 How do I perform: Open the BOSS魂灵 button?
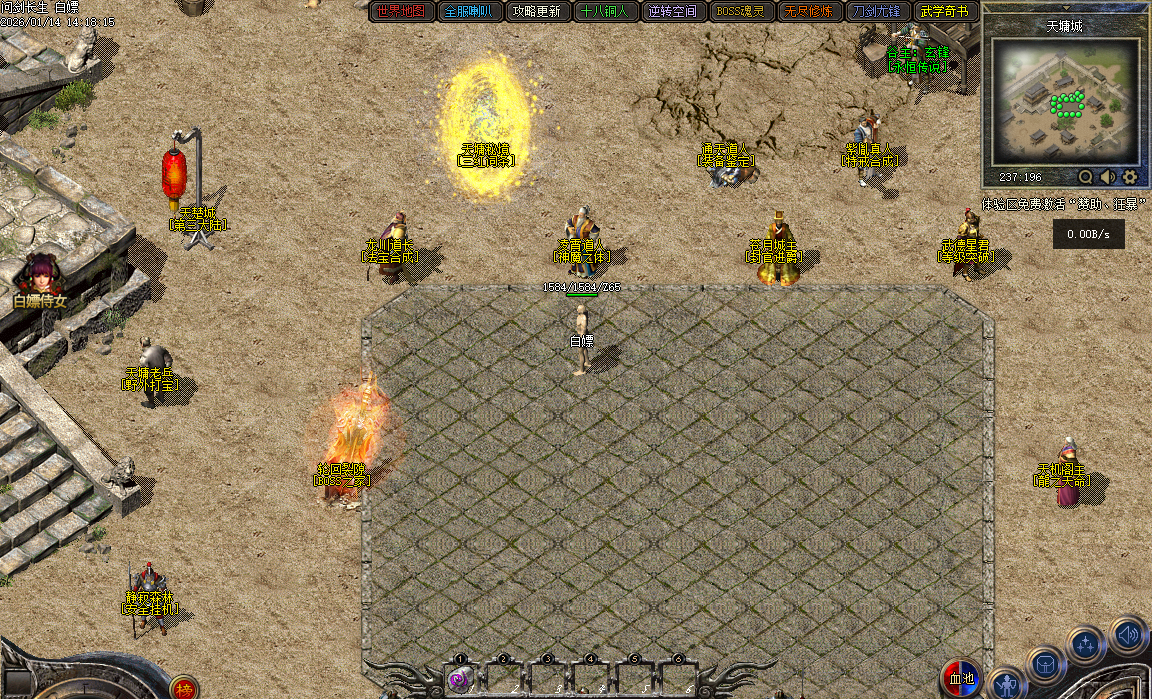point(740,12)
